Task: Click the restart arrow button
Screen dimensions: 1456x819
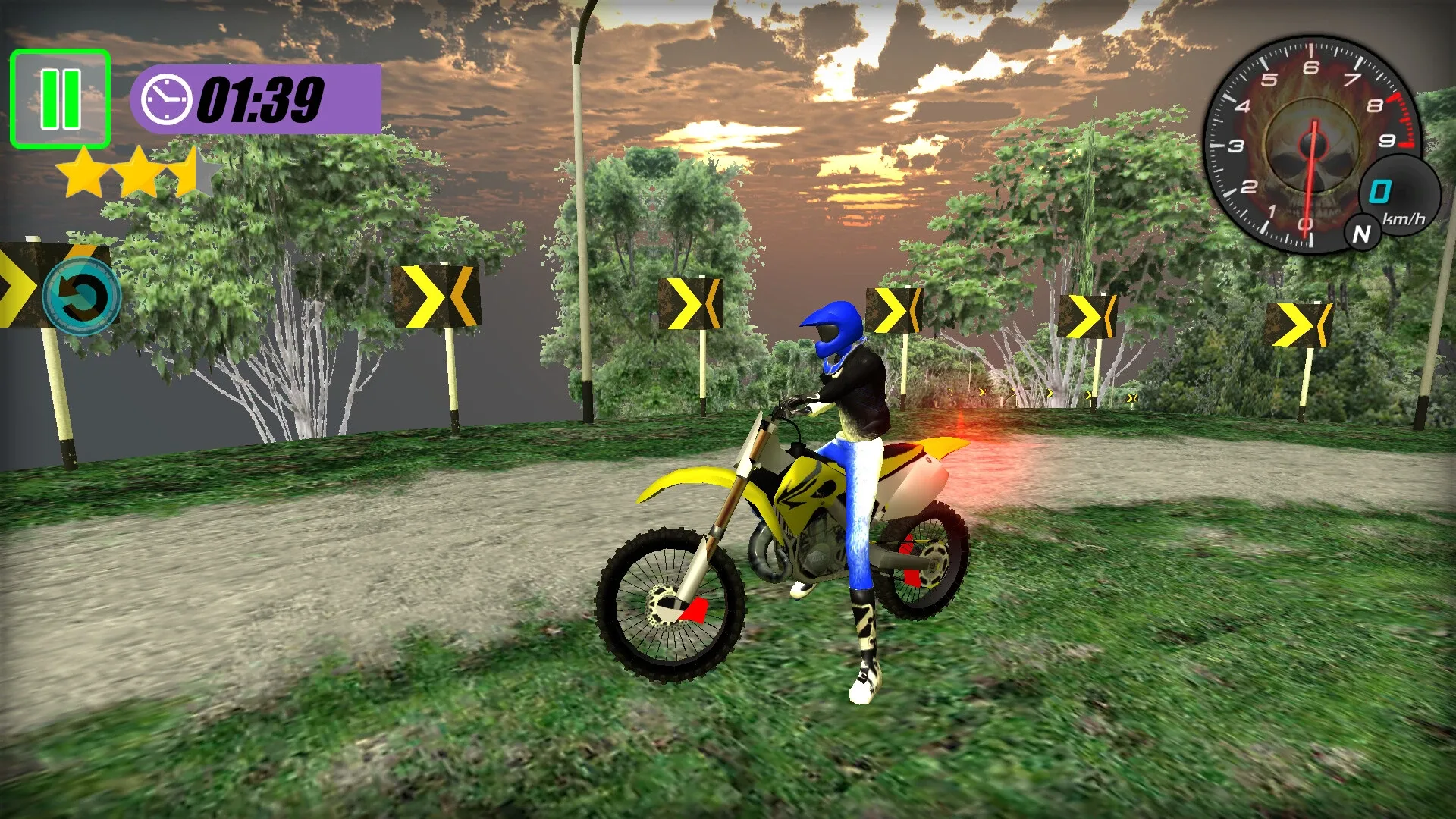Action: click(x=82, y=297)
